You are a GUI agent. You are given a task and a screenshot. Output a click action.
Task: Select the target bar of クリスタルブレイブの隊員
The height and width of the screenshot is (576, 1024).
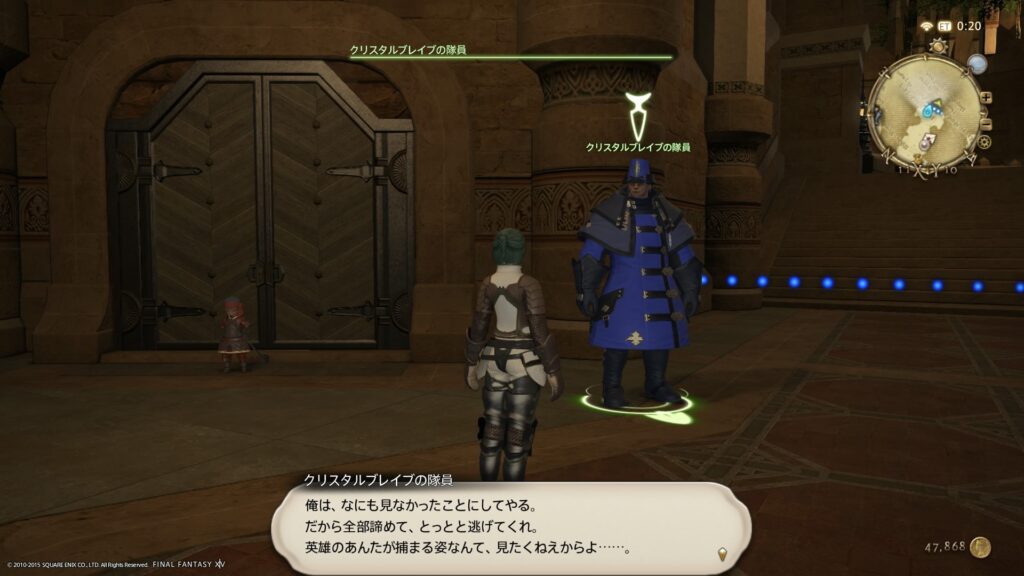[x=510, y=57]
